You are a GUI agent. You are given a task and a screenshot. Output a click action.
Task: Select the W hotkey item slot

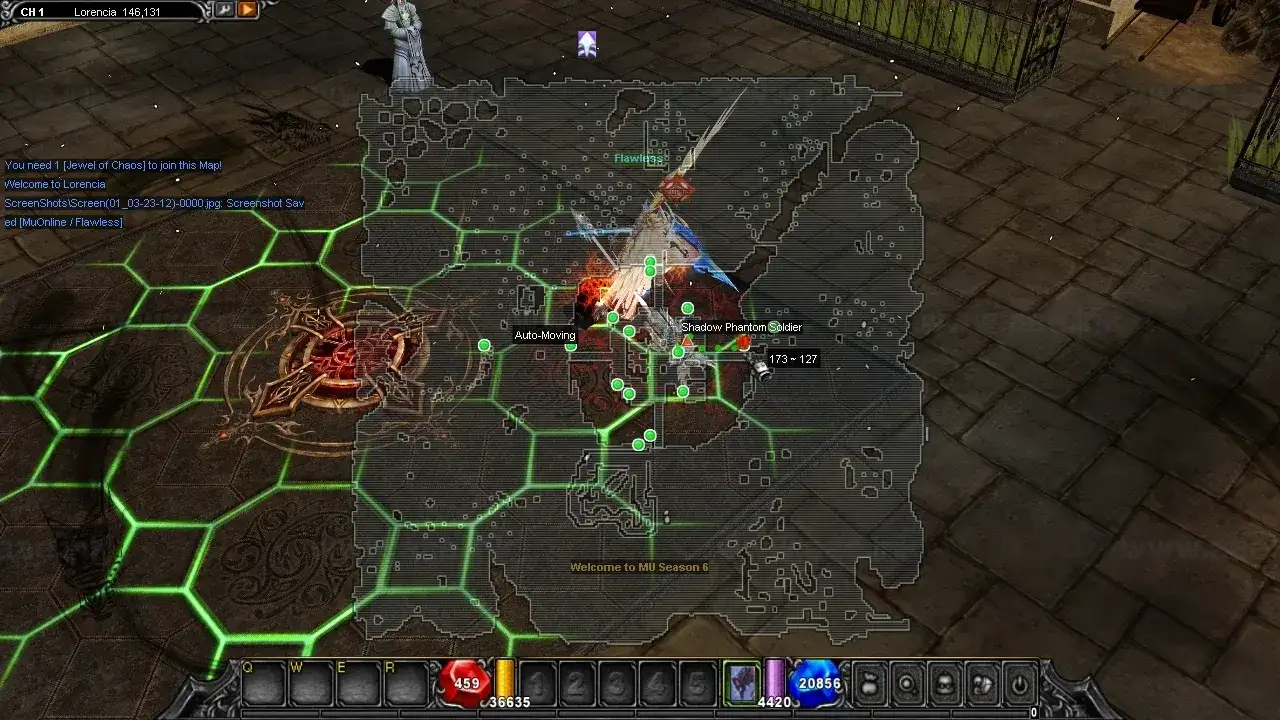[311, 684]
